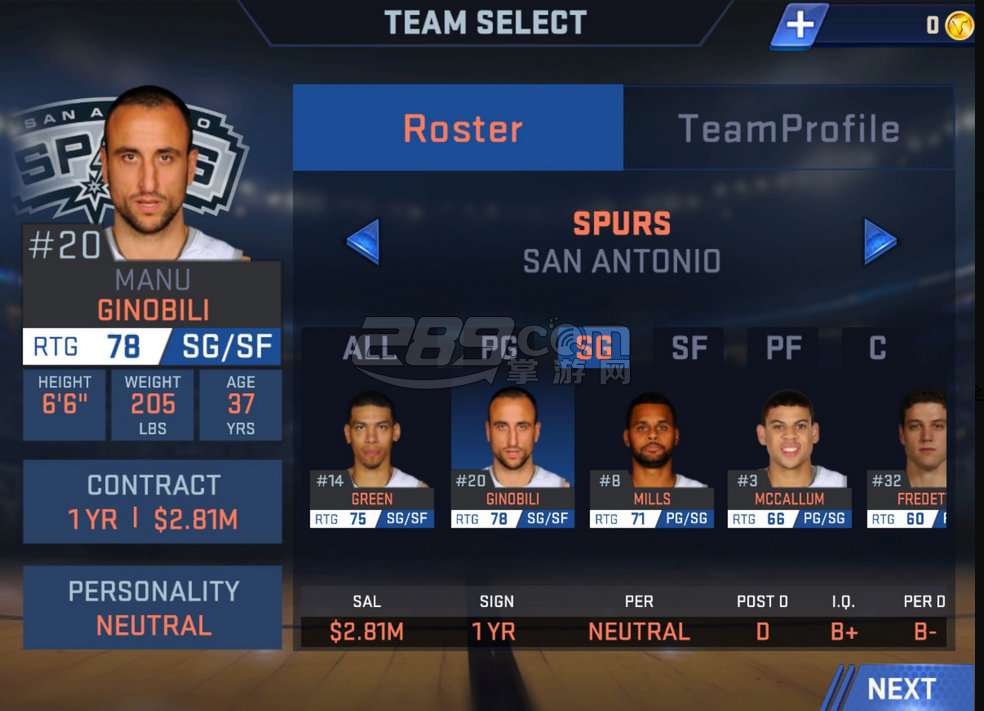Go to the next team with right arrow
984x711 pixels.
tap(880, 241)
